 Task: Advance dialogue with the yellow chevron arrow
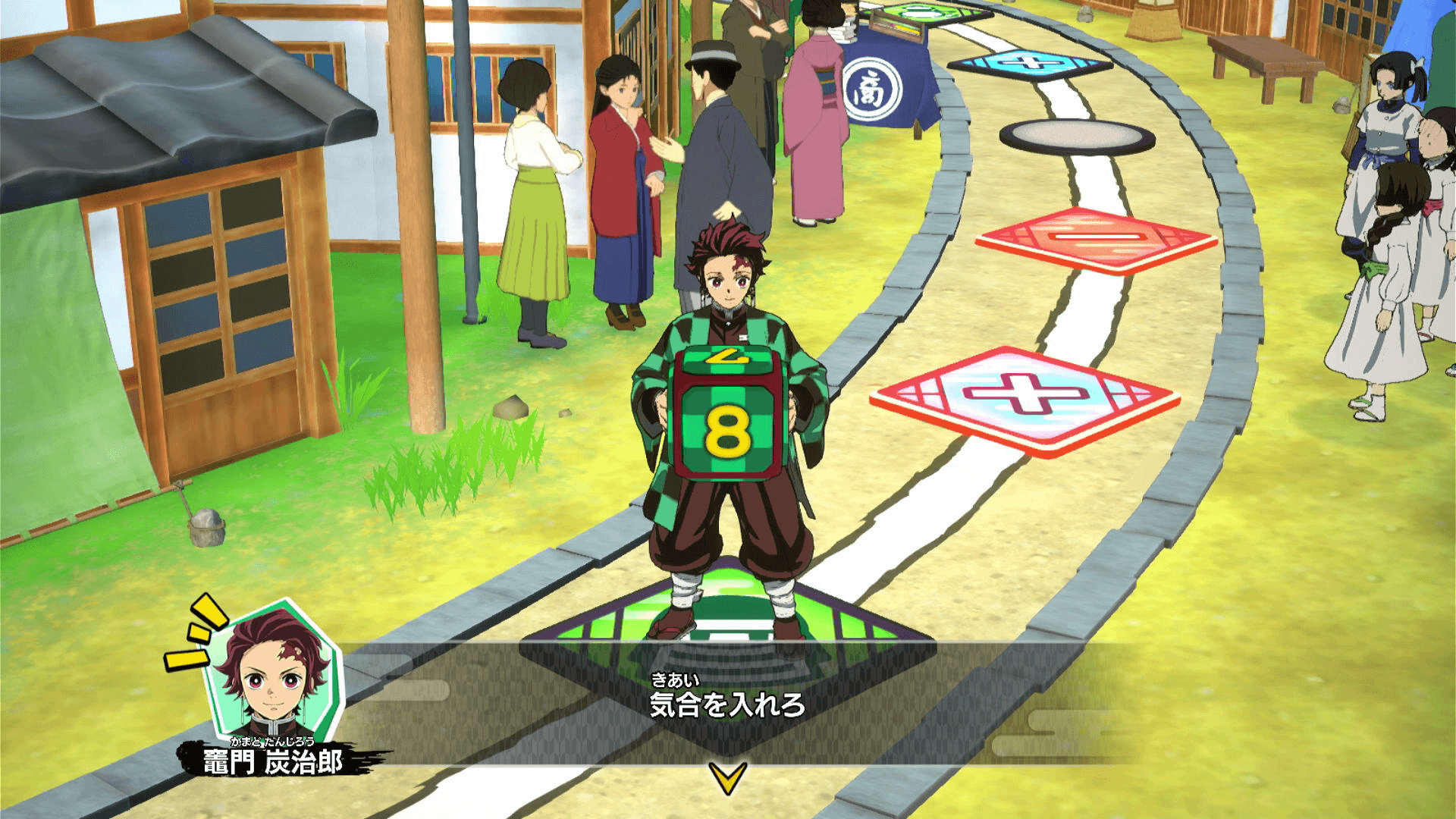click(x=727, y=777)
